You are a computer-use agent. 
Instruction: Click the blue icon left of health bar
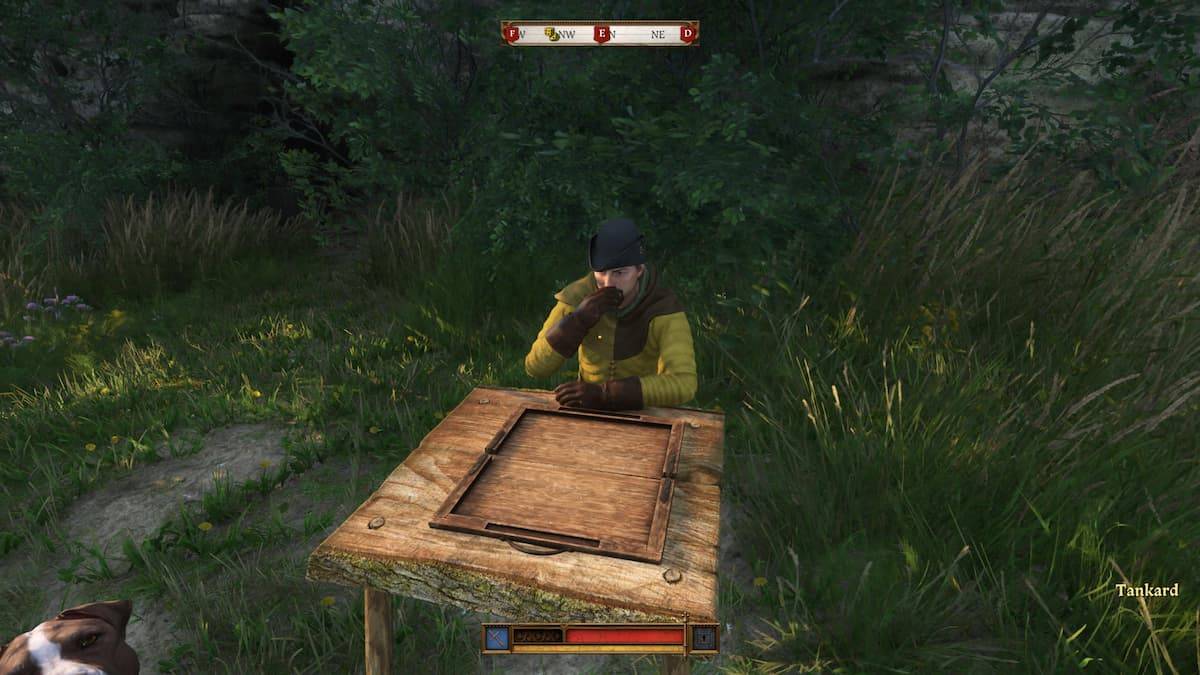497,637
